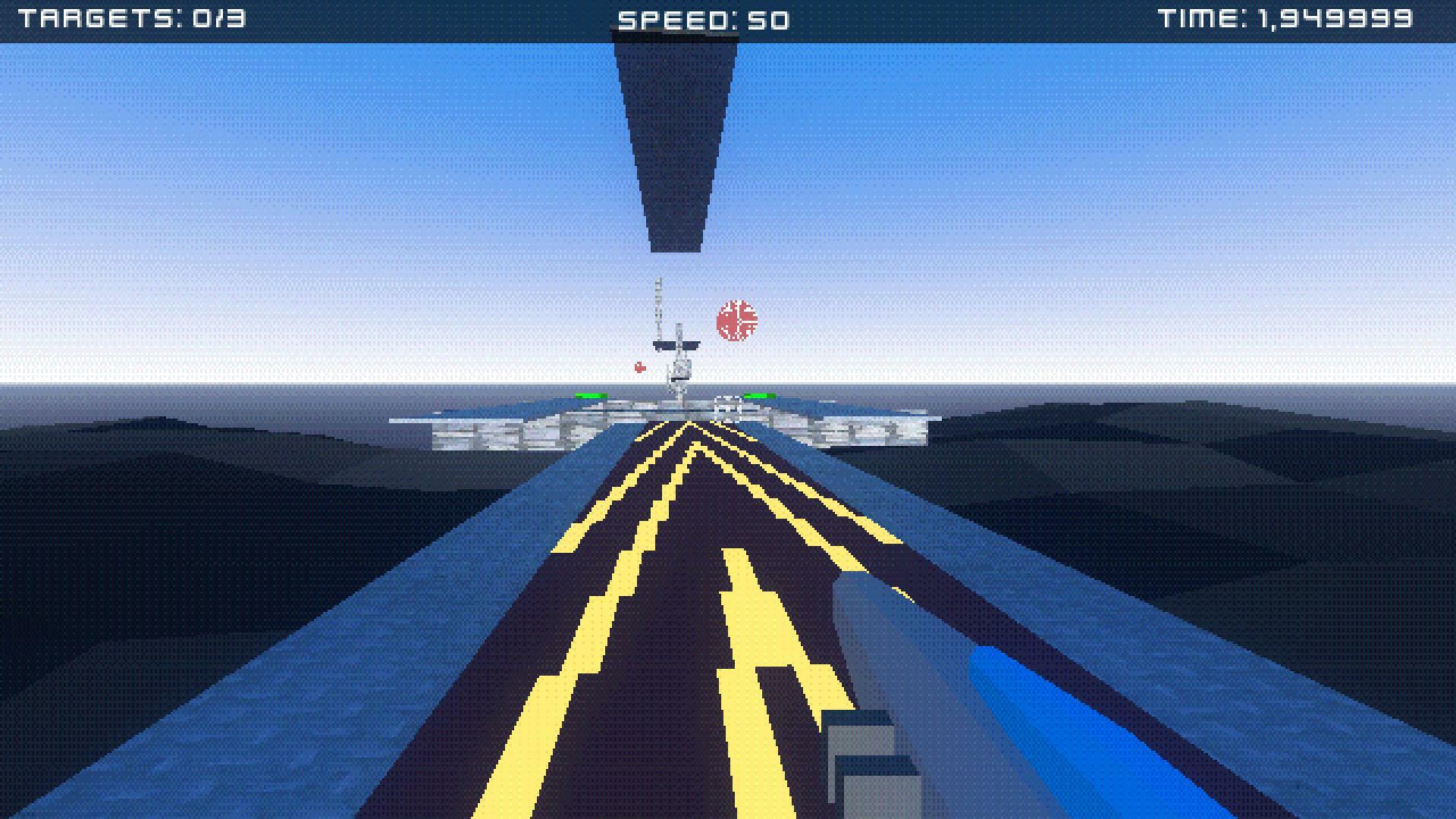Select the left green deck marker
This screenshot has width=1456, height=819.
pos(590,395)
